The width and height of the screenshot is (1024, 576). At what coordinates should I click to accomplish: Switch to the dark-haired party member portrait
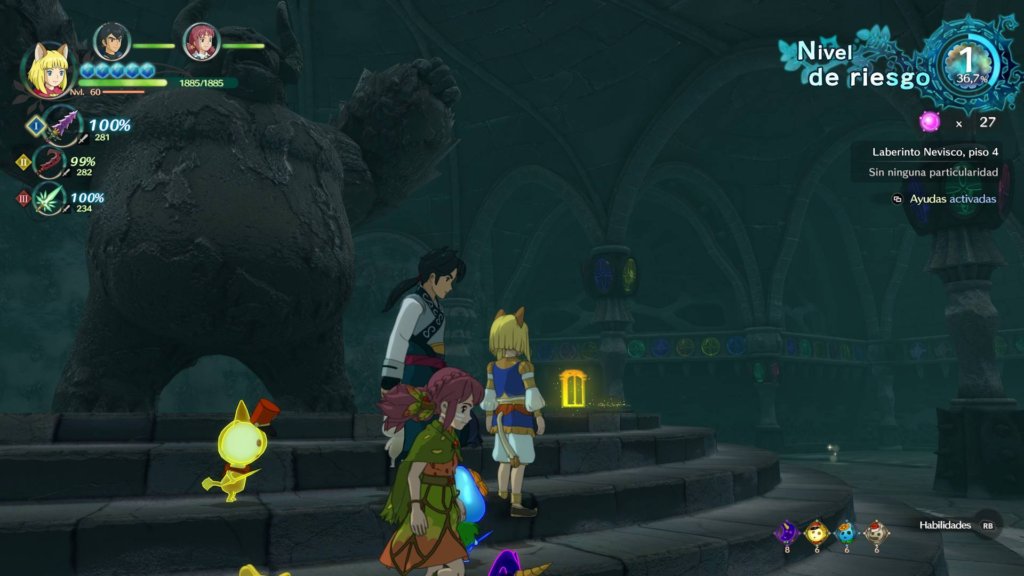point(111,41)
